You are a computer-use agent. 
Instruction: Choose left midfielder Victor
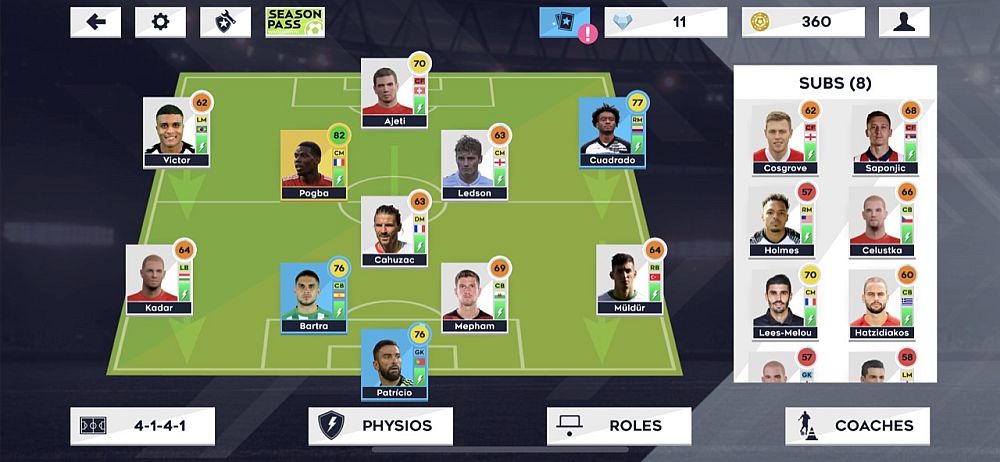[176, 130]
